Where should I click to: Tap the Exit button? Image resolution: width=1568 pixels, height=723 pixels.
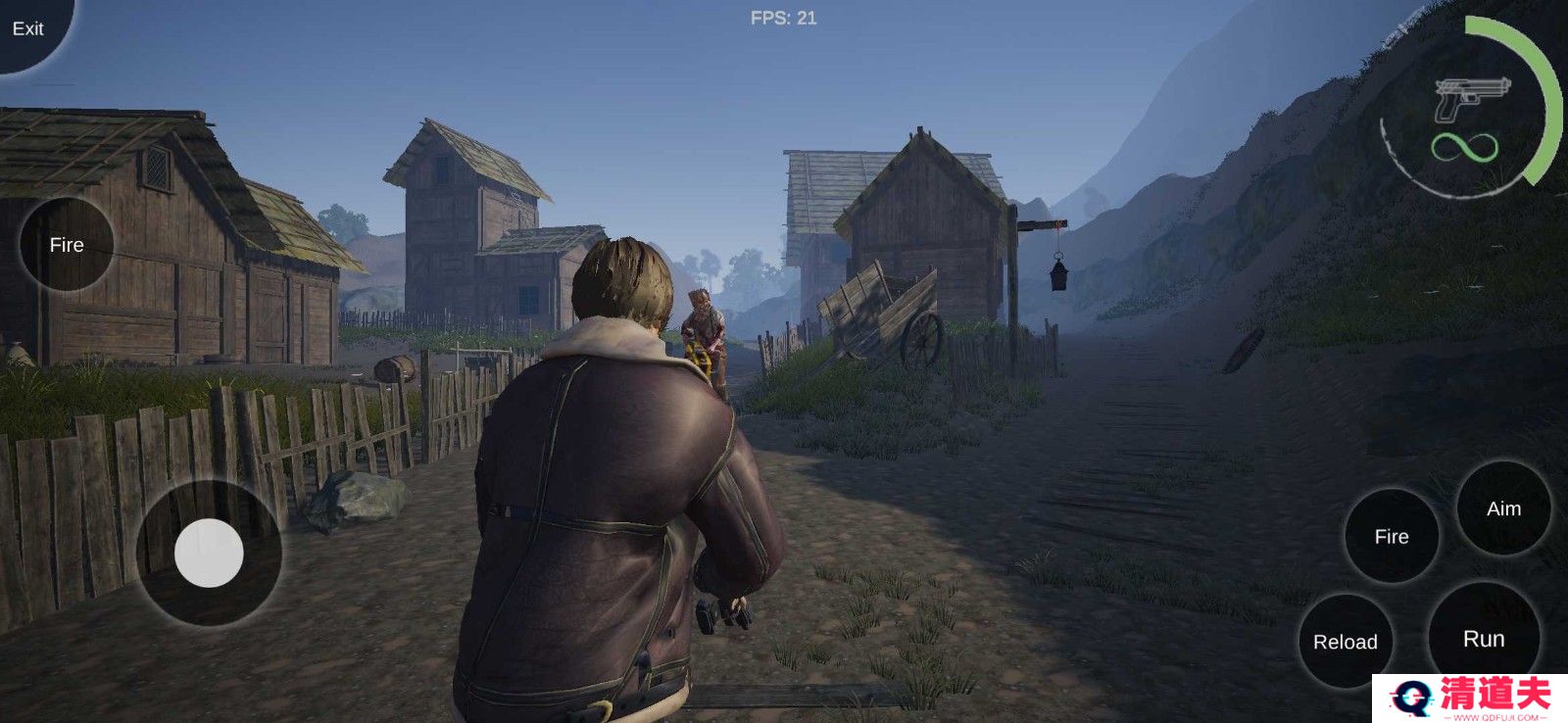[27, 28]
